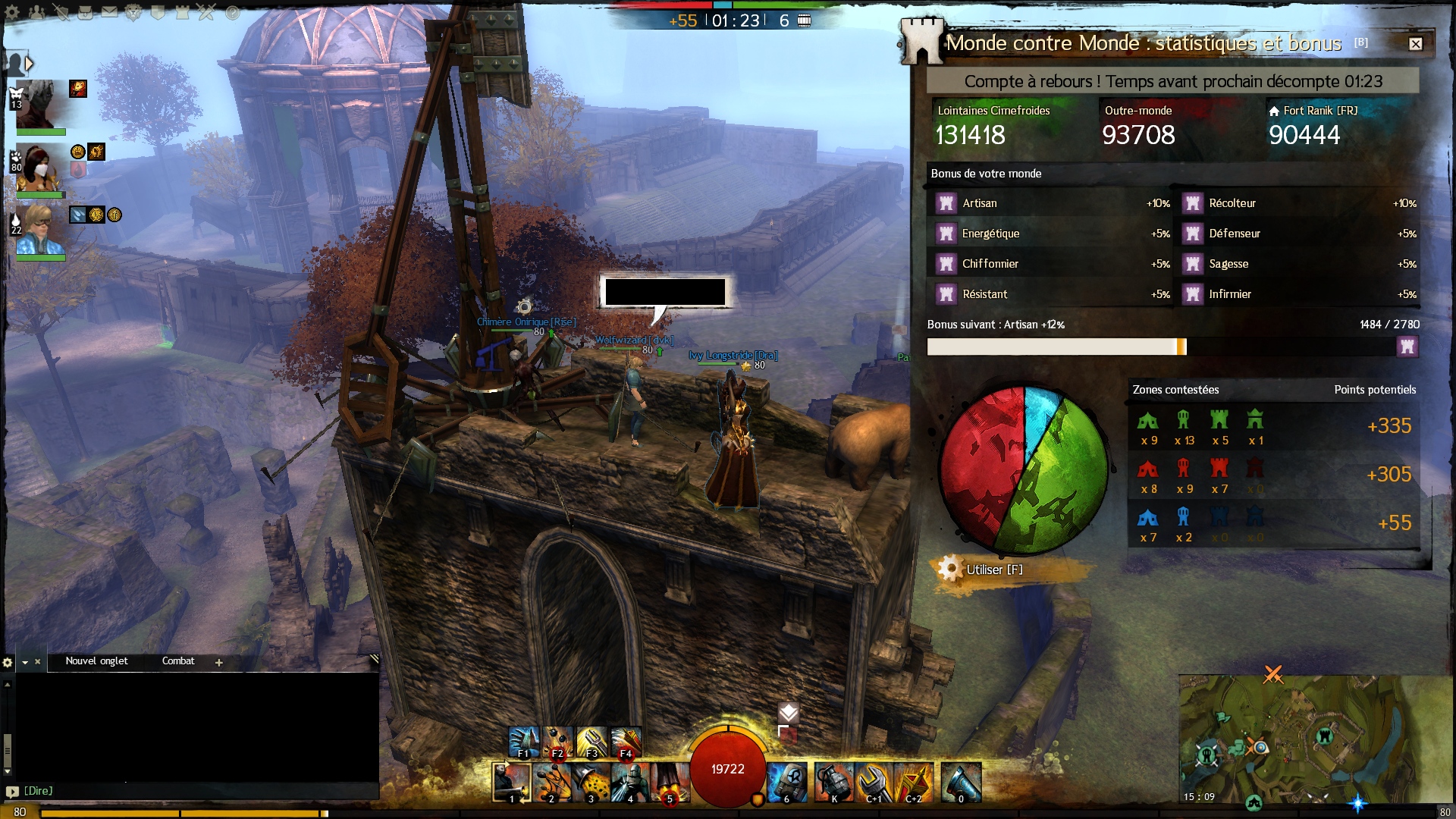Activate the blunderbuss skill in slot 3

point(591,782)
